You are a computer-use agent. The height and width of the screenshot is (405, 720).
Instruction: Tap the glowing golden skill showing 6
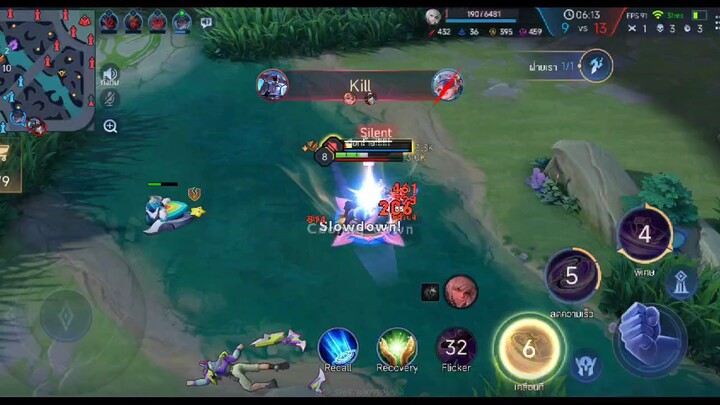(x=528, y=349)
